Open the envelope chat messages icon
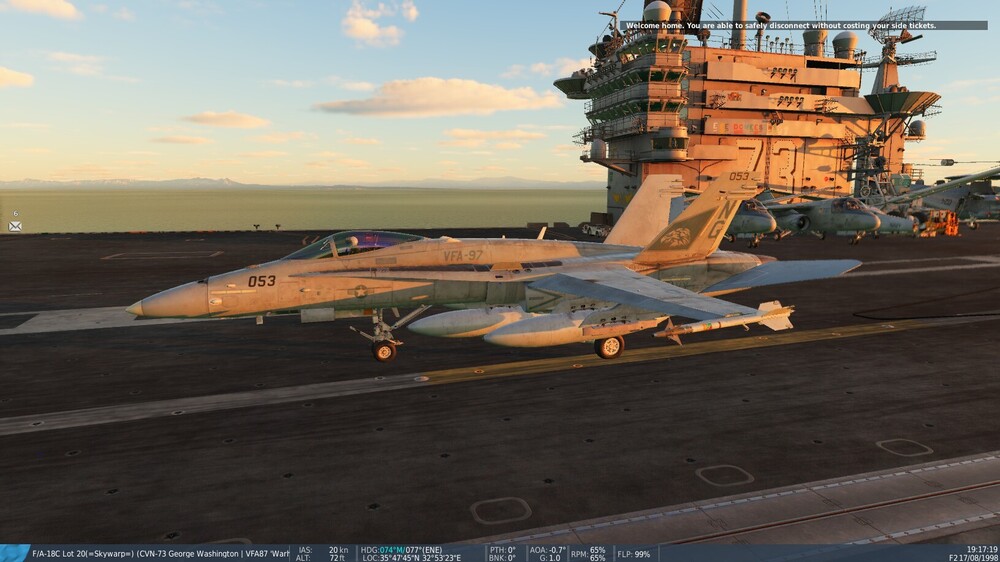The width and height of the screenshot is (1000, 562). click(15, 226)
